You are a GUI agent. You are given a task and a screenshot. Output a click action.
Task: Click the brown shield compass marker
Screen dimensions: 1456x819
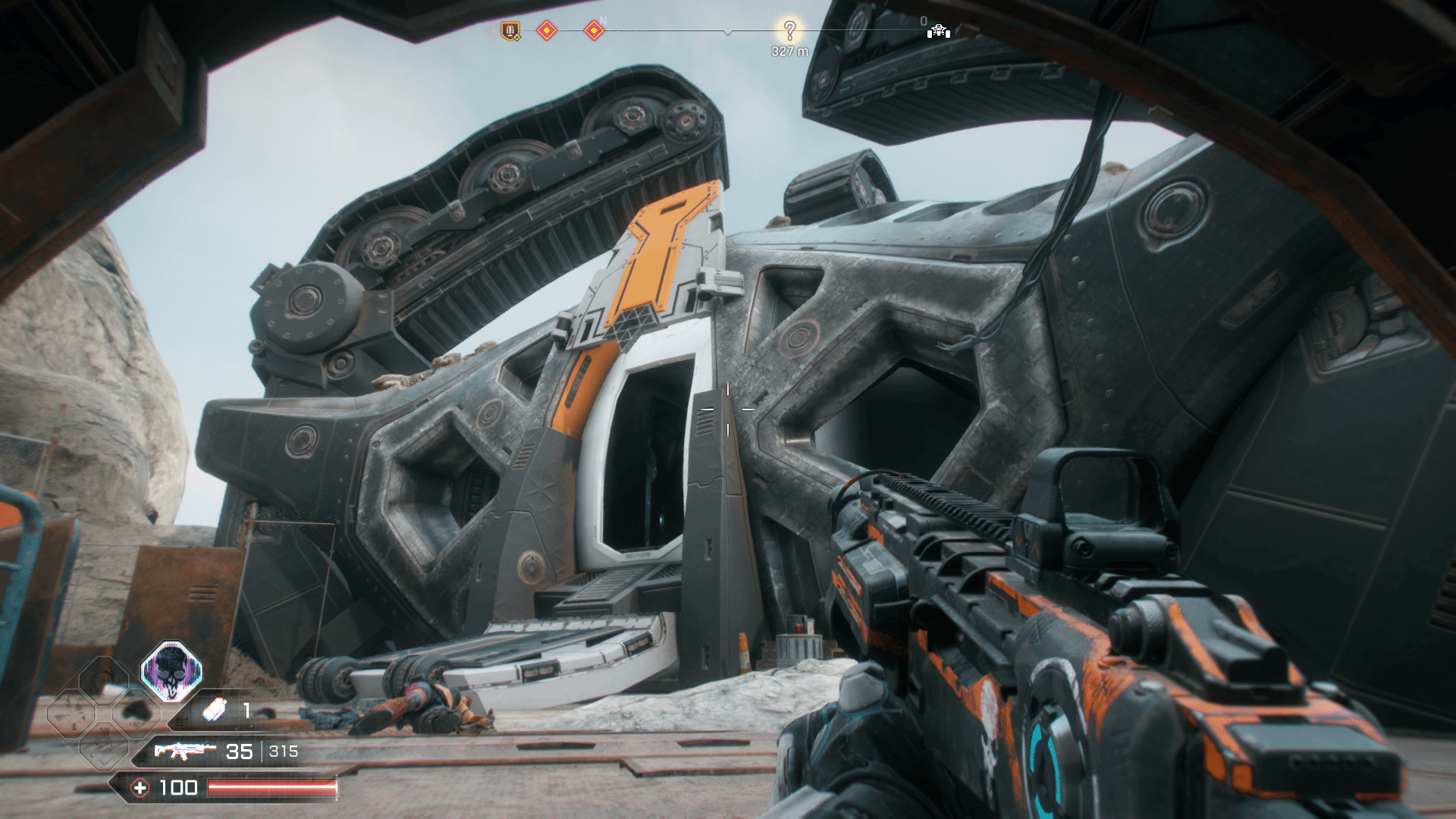[511, 31]
